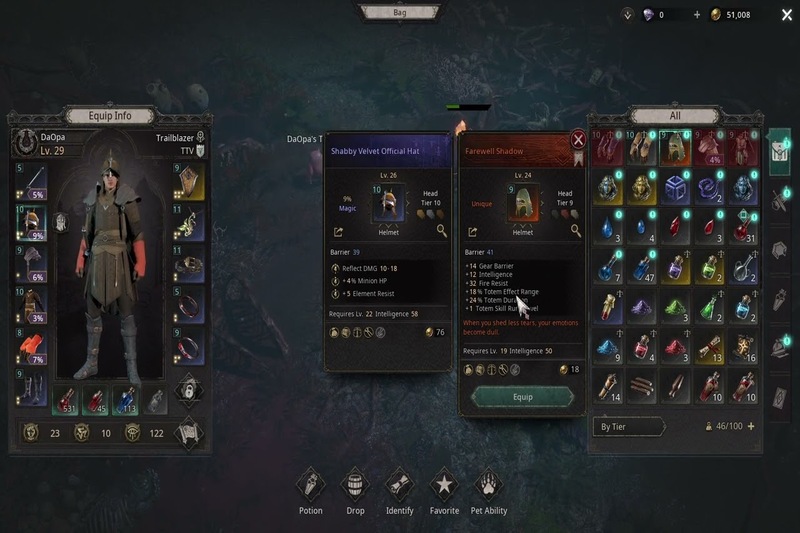Screen dimensions: 800x533
Task: Close the Farewell Shadow tooltip
Action: point(578,140)
